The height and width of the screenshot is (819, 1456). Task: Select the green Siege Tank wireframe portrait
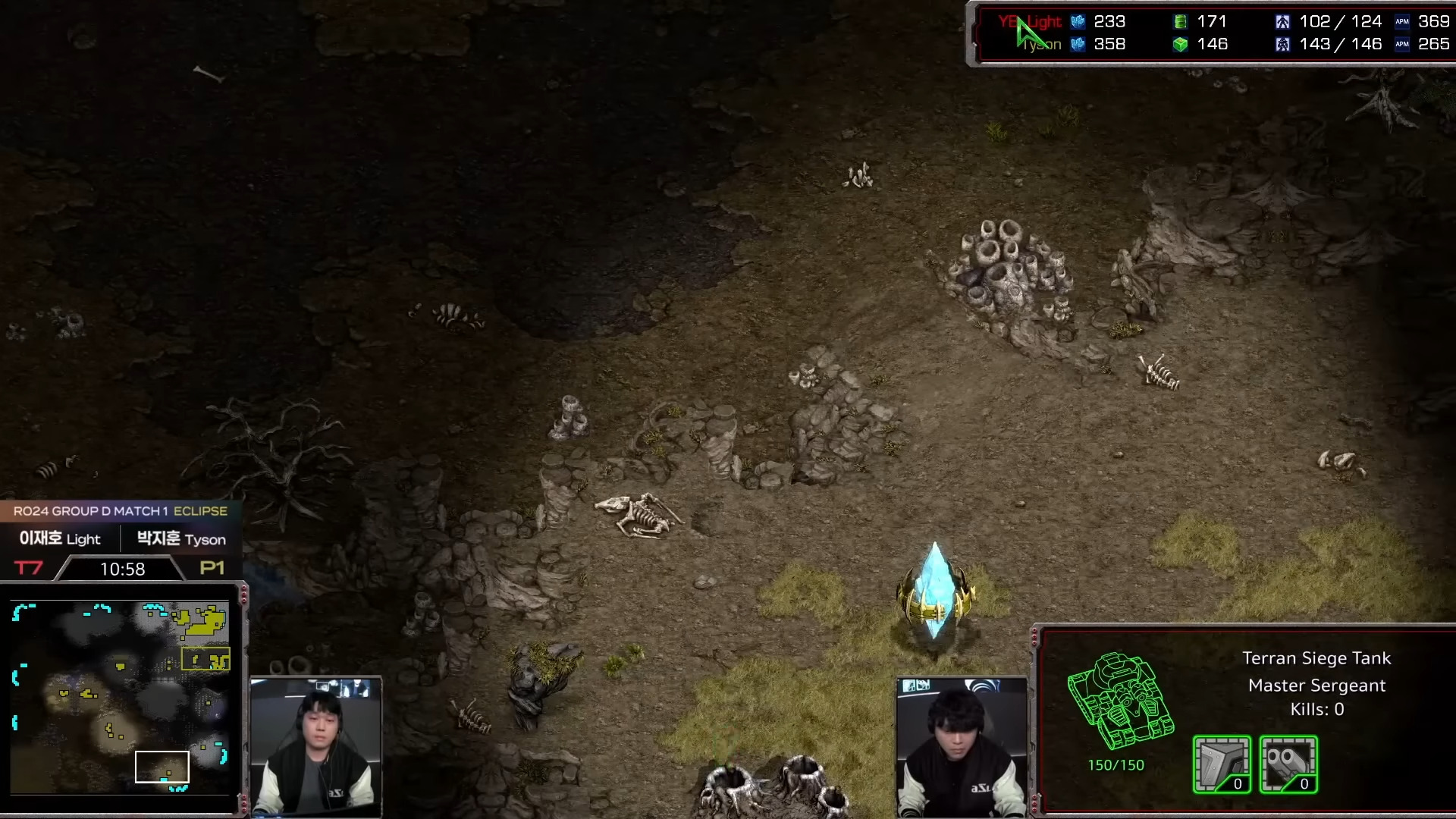pyautogui.click(x=1120, y=701)
